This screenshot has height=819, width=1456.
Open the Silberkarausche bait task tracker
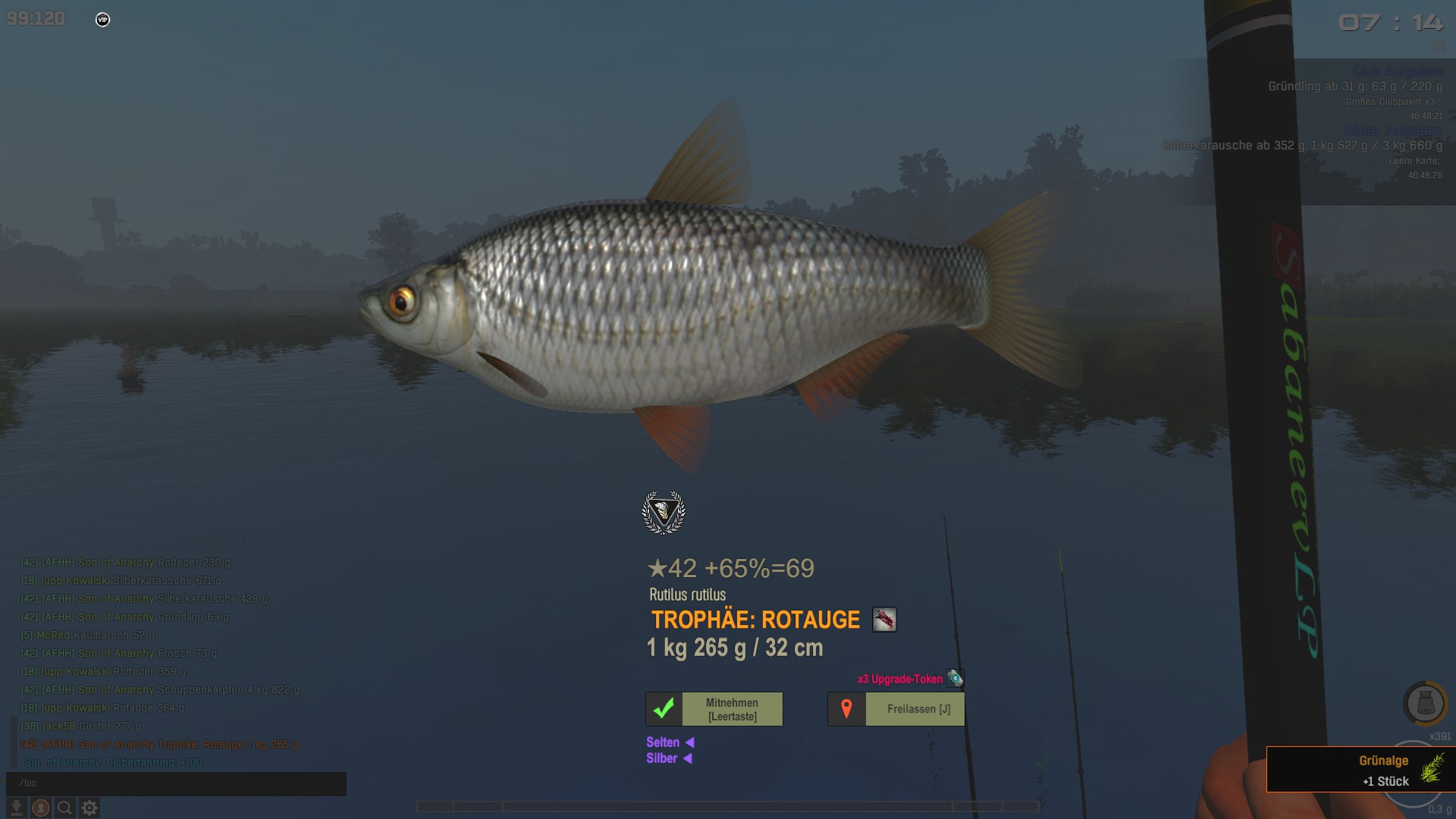[1302, 146]
